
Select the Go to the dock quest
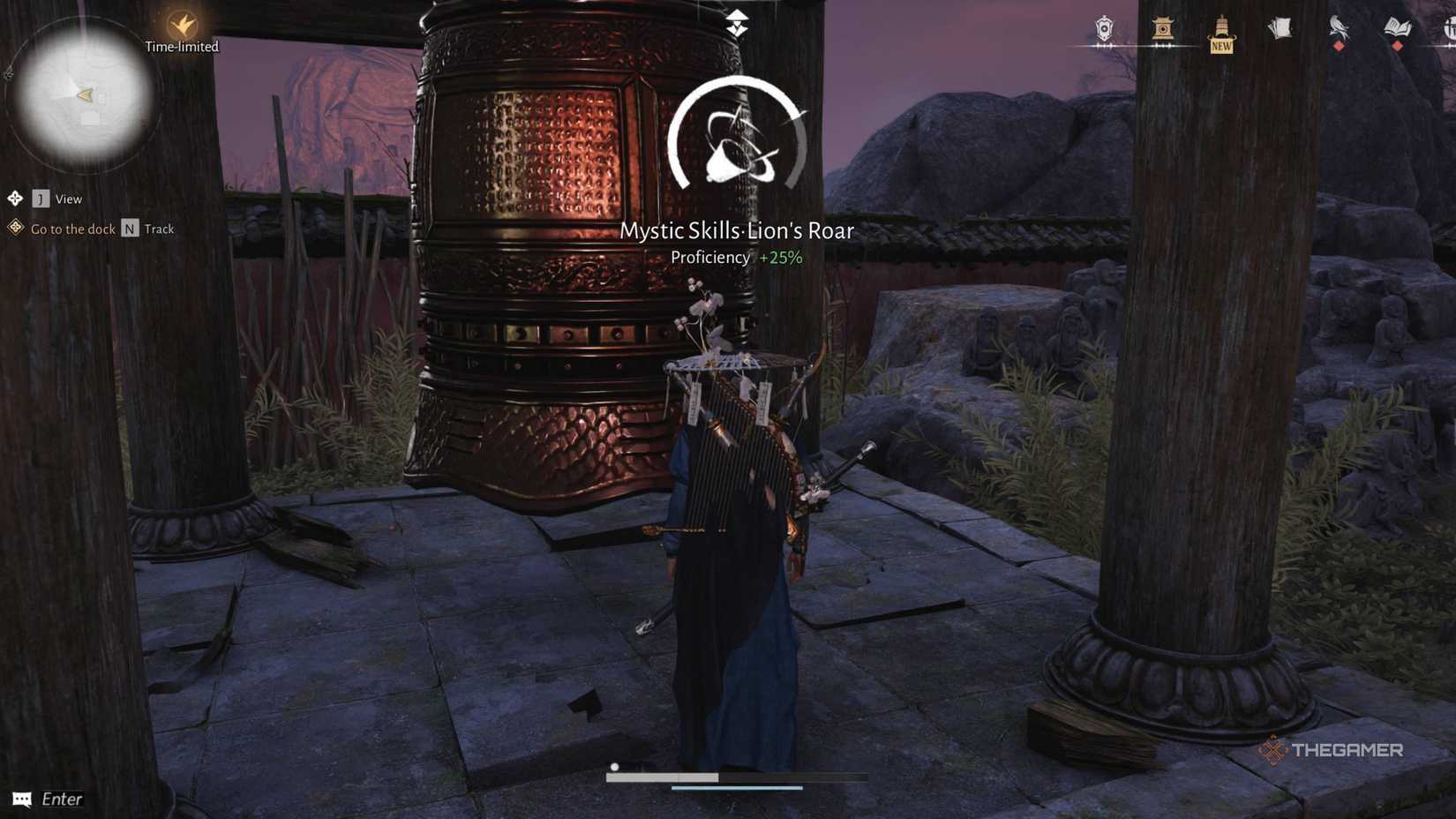[x=73, y=229]
